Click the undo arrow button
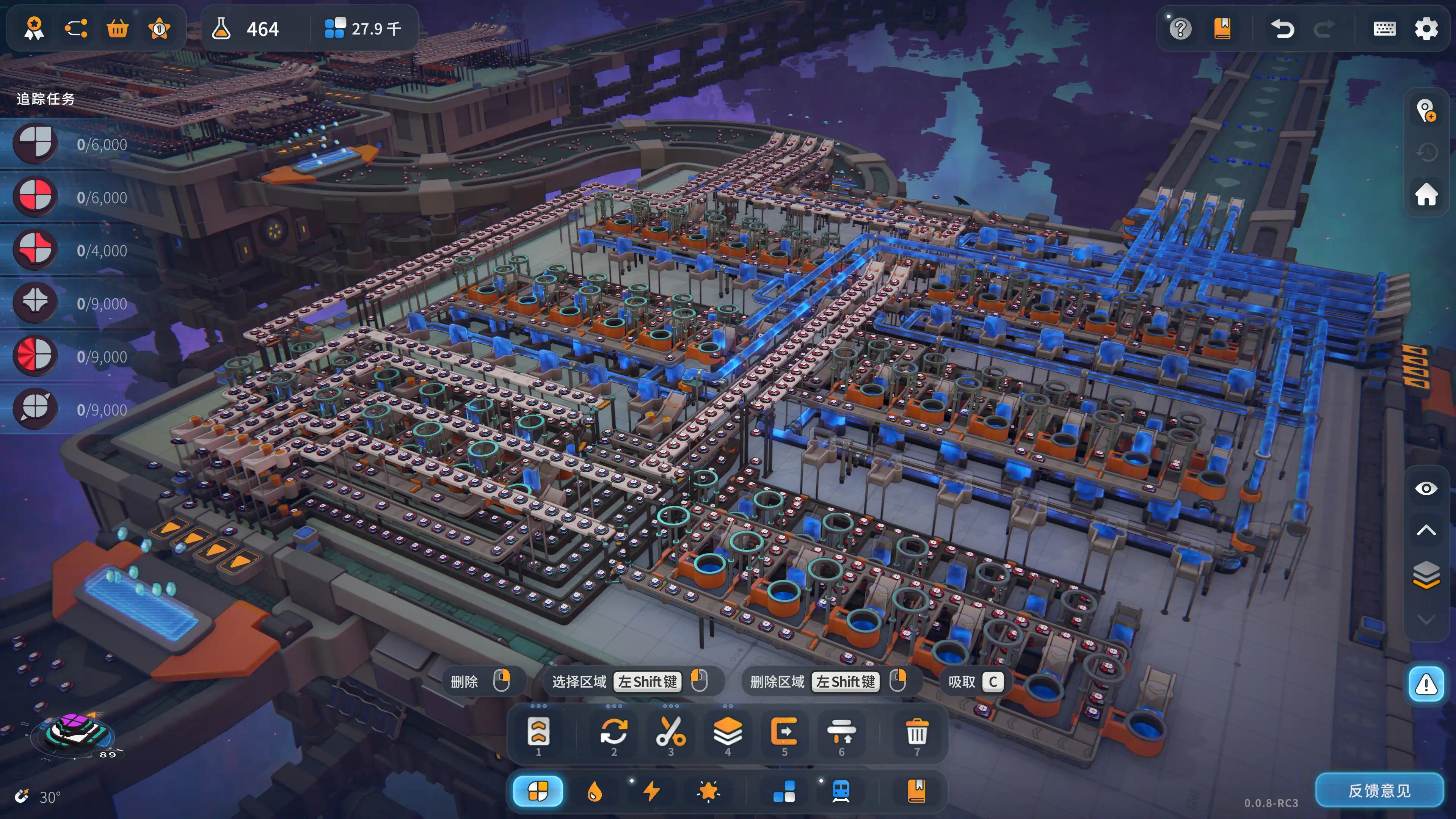This screenshot has height=819, width=1456. coord(1282,28)
